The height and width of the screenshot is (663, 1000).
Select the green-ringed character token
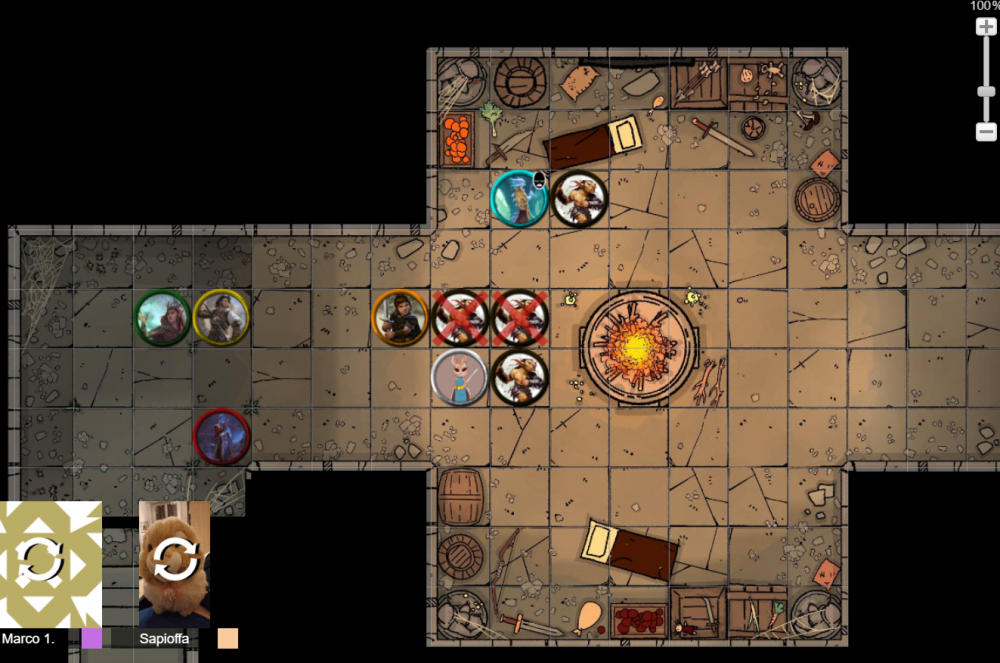[x=163, y=318]
